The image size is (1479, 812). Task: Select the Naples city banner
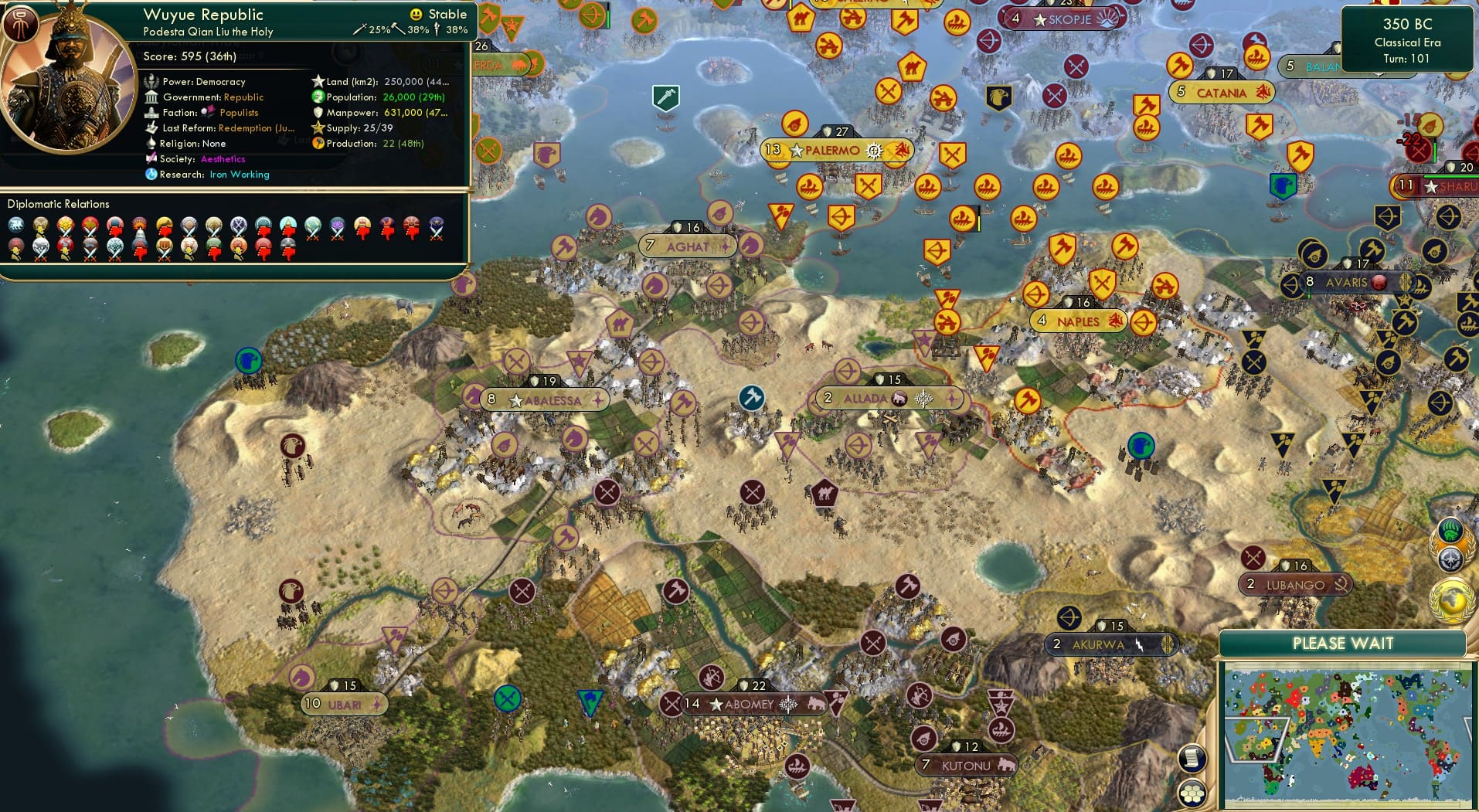(x=1078, y=320)
